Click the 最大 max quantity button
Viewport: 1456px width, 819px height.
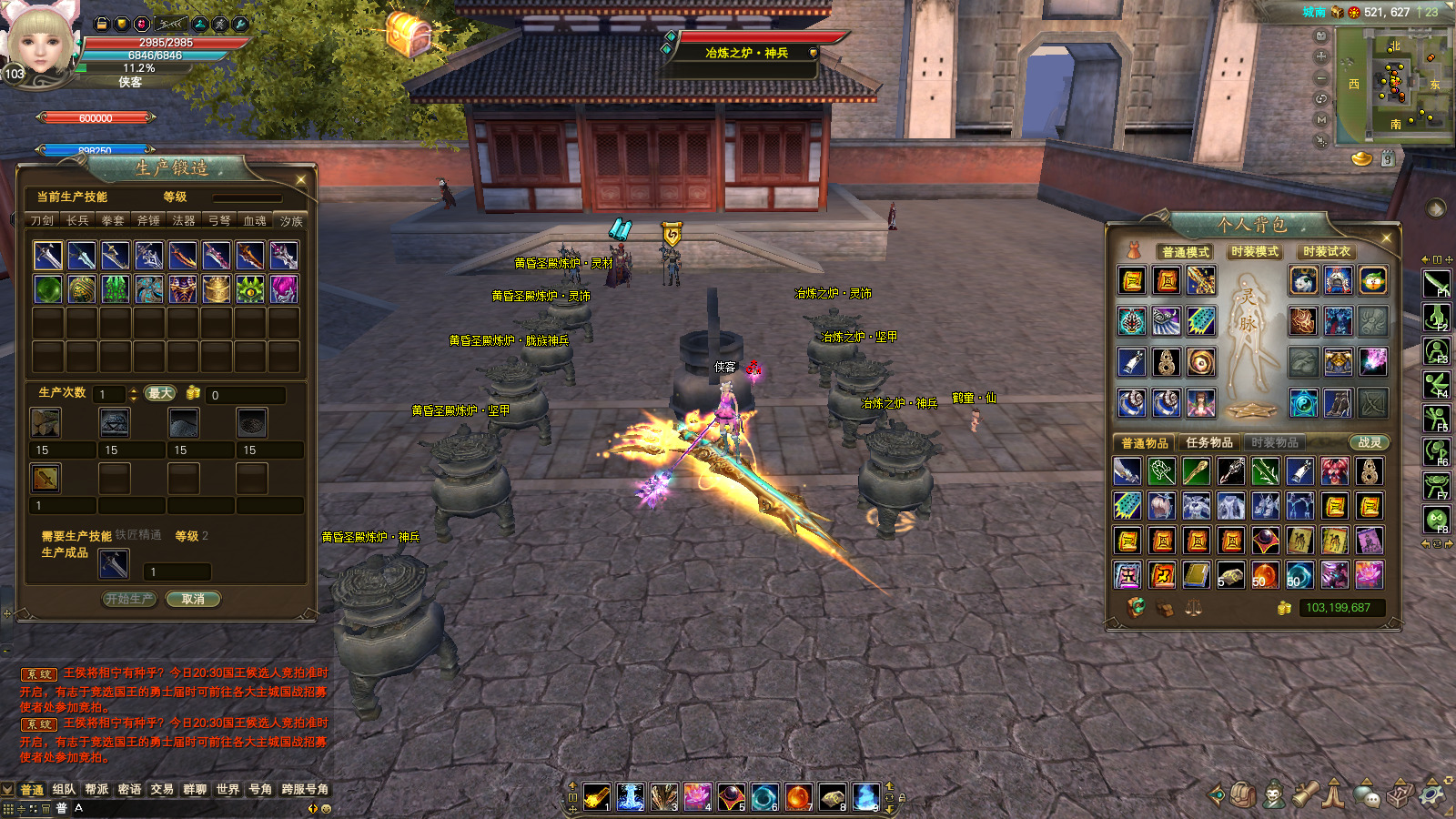click(x=160, y=393)
